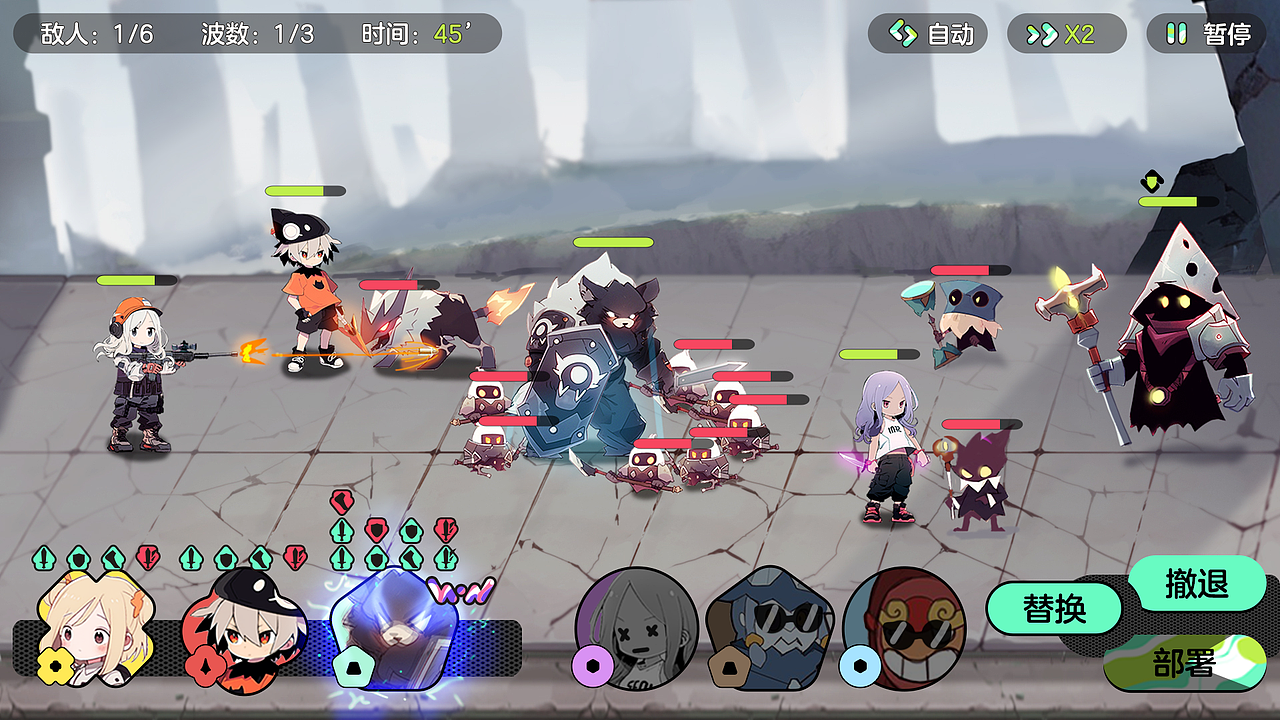This screenshot has width=1280, height=720.
Task: Toggle the 自动 auto-battle button
Action: pos(927,34)
